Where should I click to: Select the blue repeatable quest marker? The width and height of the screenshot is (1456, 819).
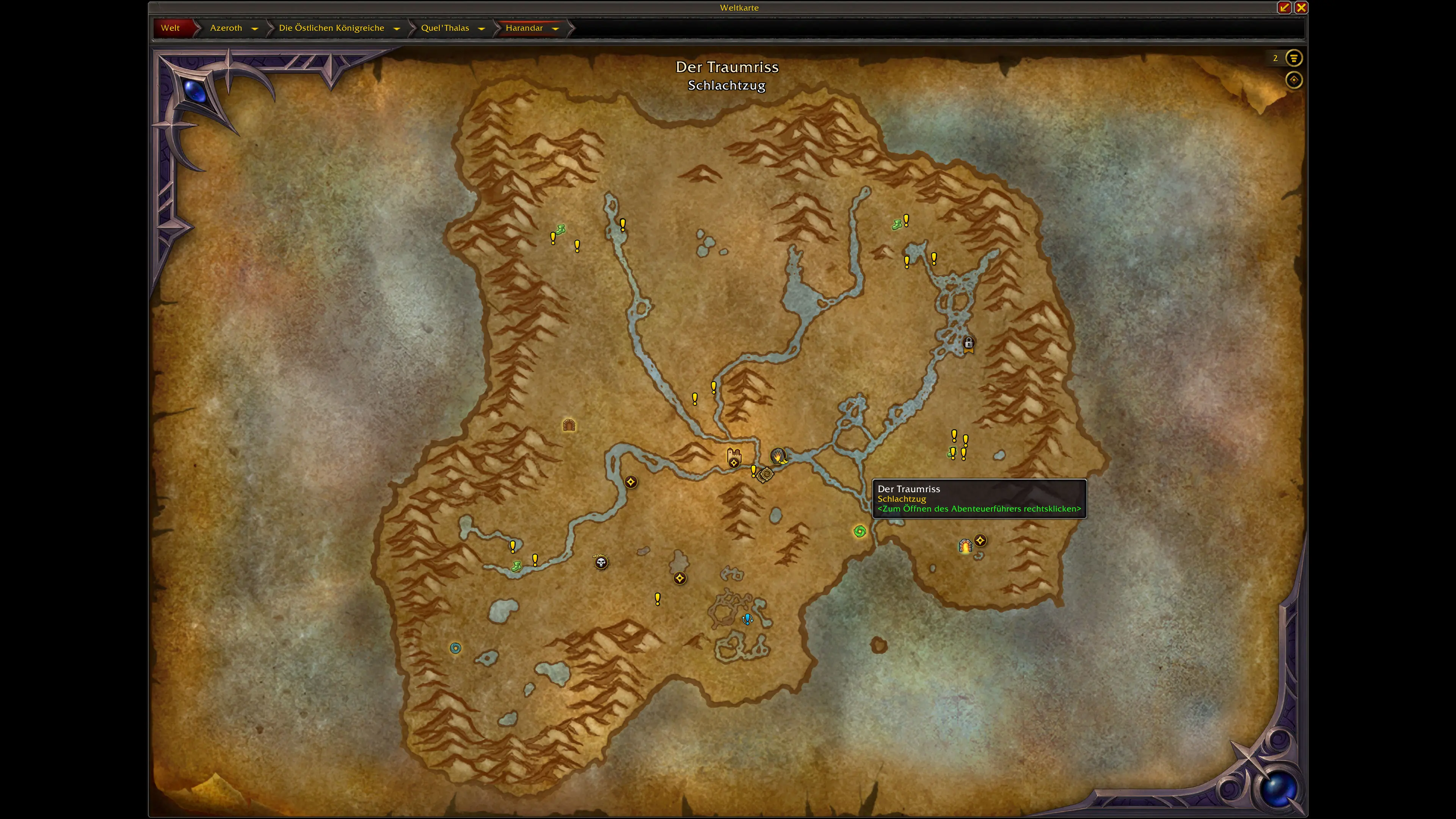(x=747, y=620)
